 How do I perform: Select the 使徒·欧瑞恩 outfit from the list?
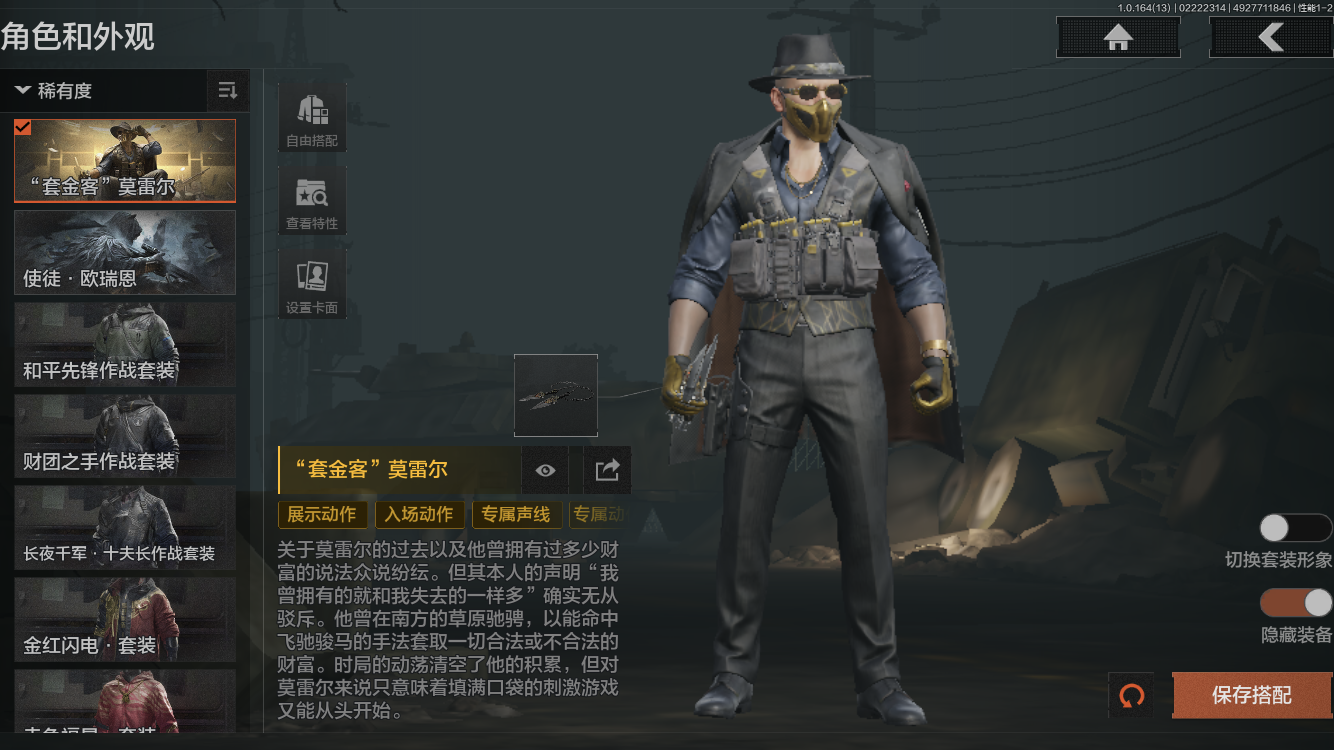tap(124, 252)
